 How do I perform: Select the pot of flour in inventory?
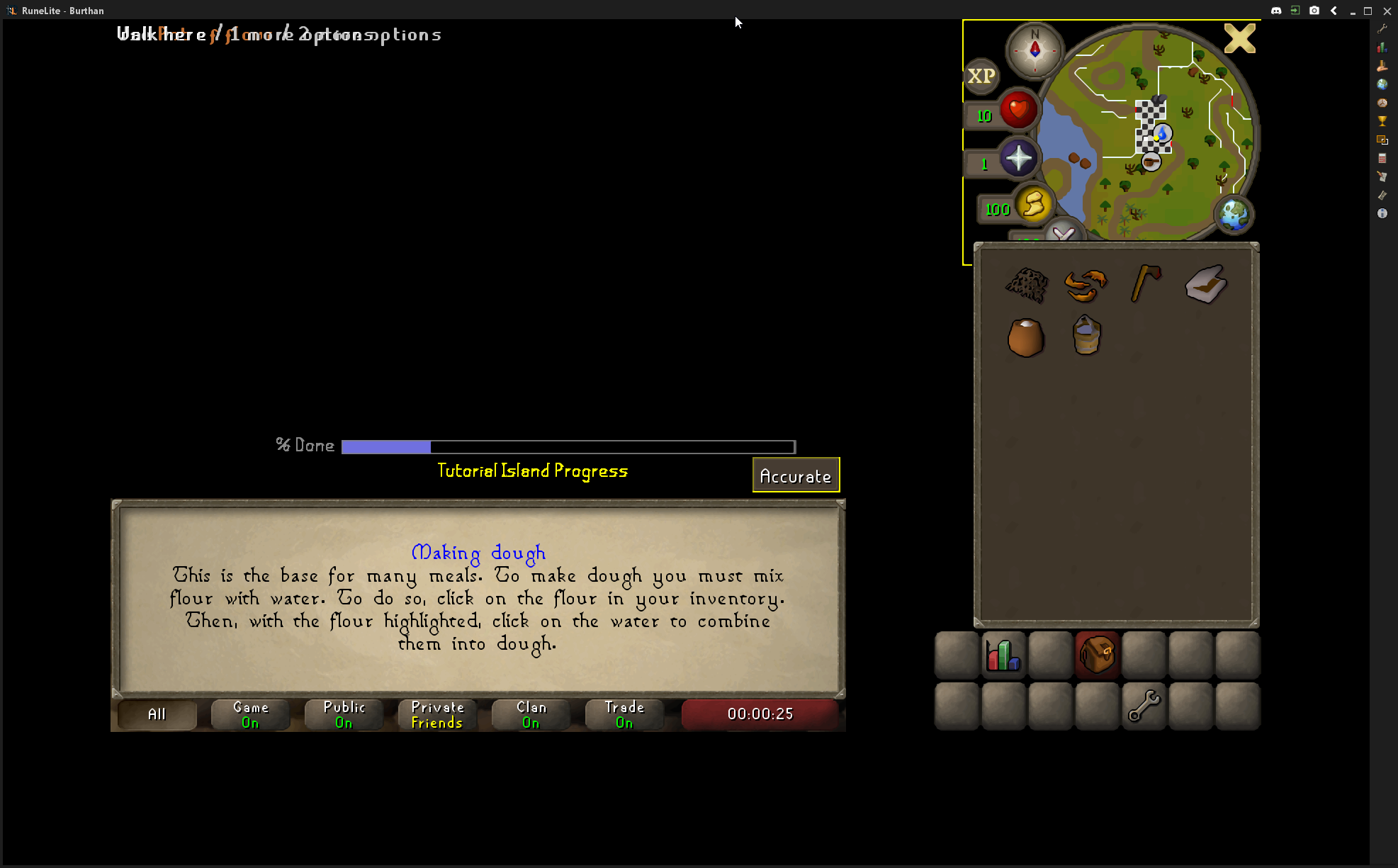[1025, 337]
